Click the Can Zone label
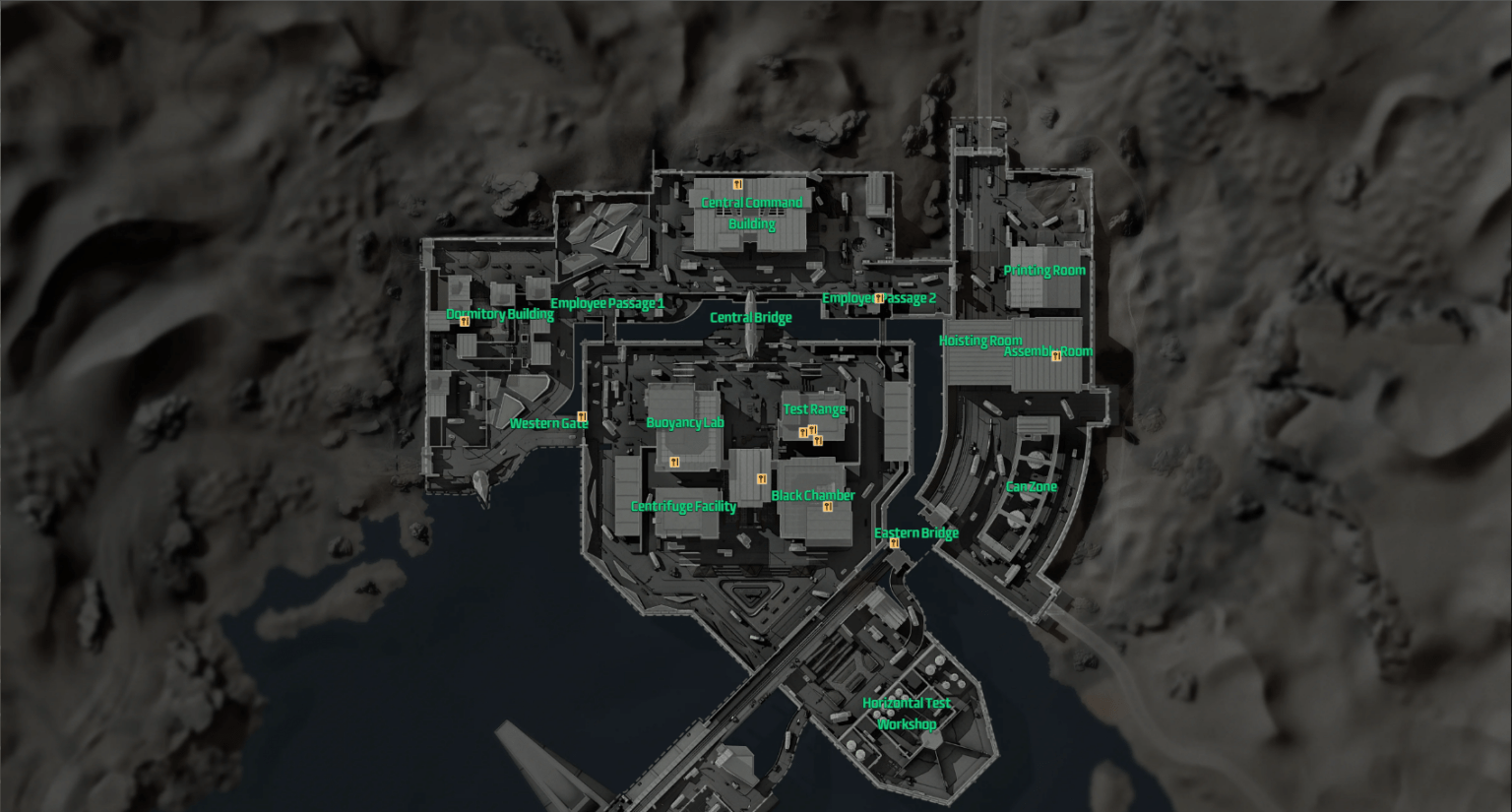Viewport: 1512px width, 812px height. [1032, 486]
